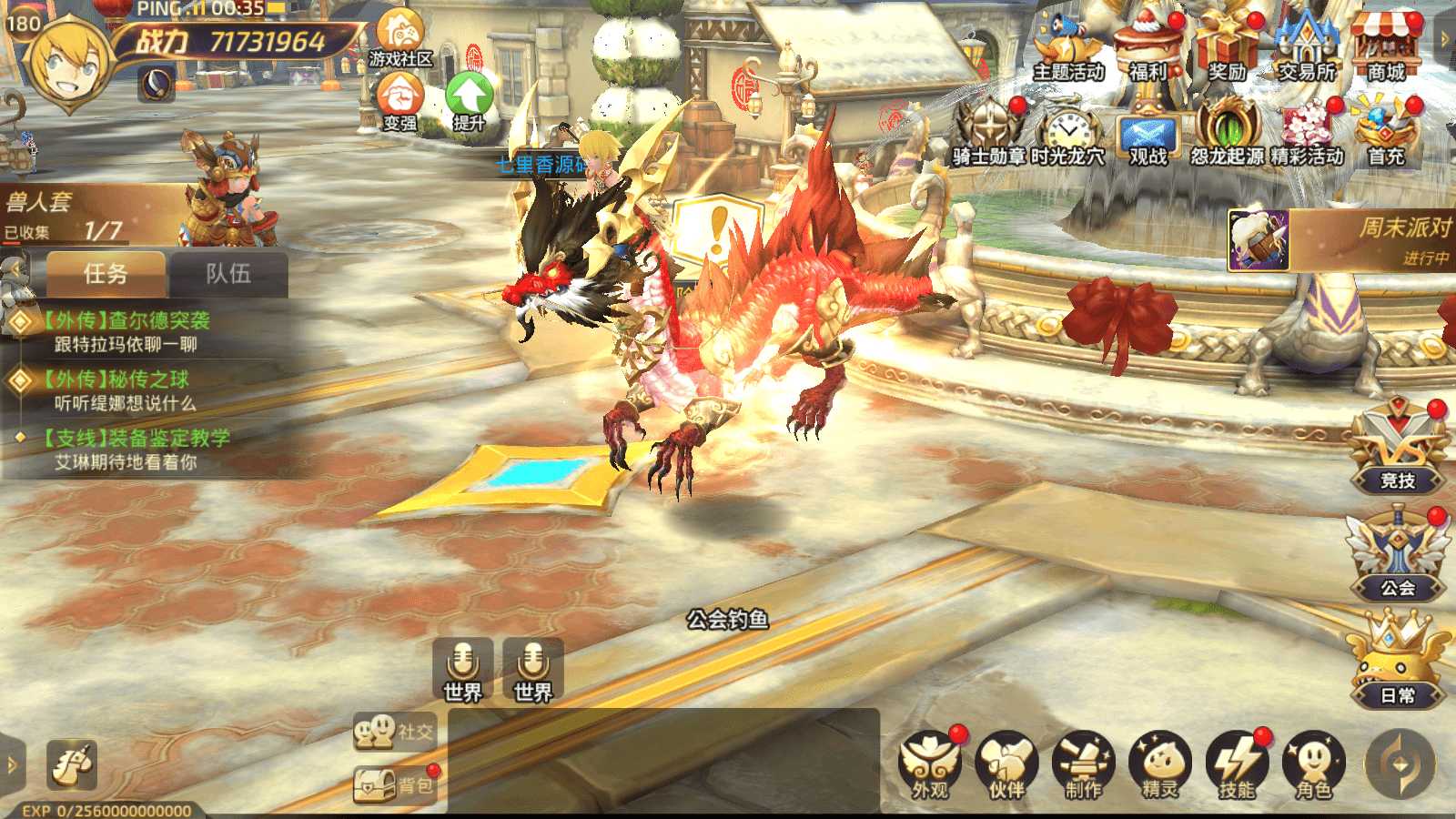
Task: Switch to the 队伍 team tab
Action: pos(228,273)
